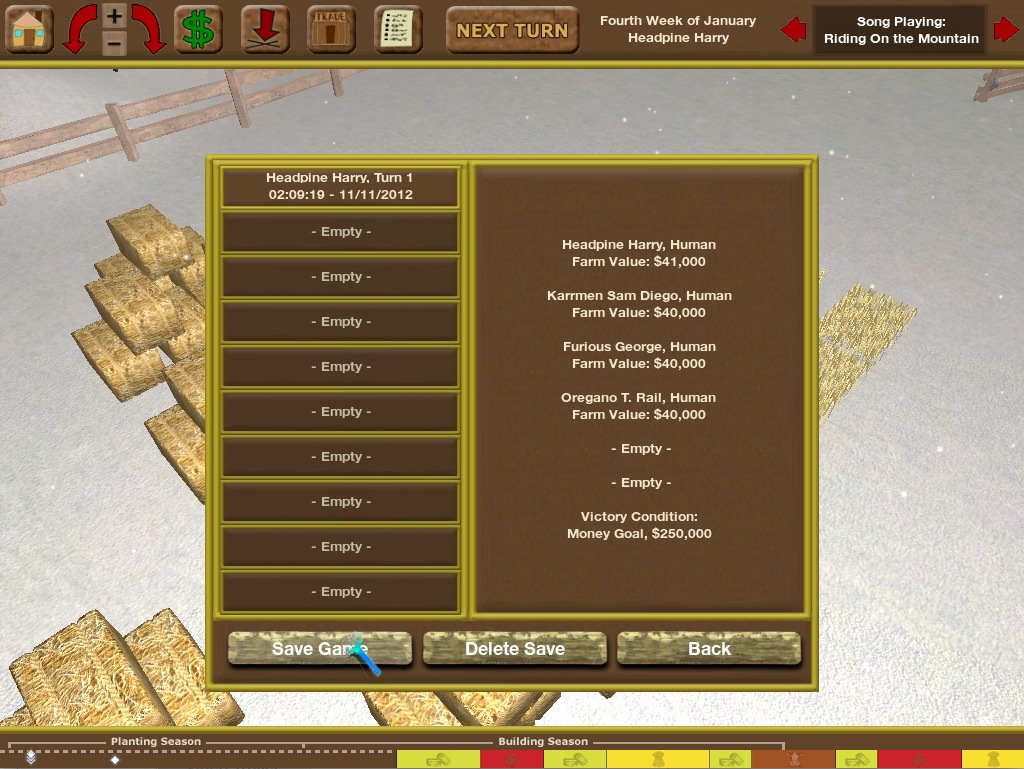End turn with the NEXT TURN button

click(x=512, y=31)
